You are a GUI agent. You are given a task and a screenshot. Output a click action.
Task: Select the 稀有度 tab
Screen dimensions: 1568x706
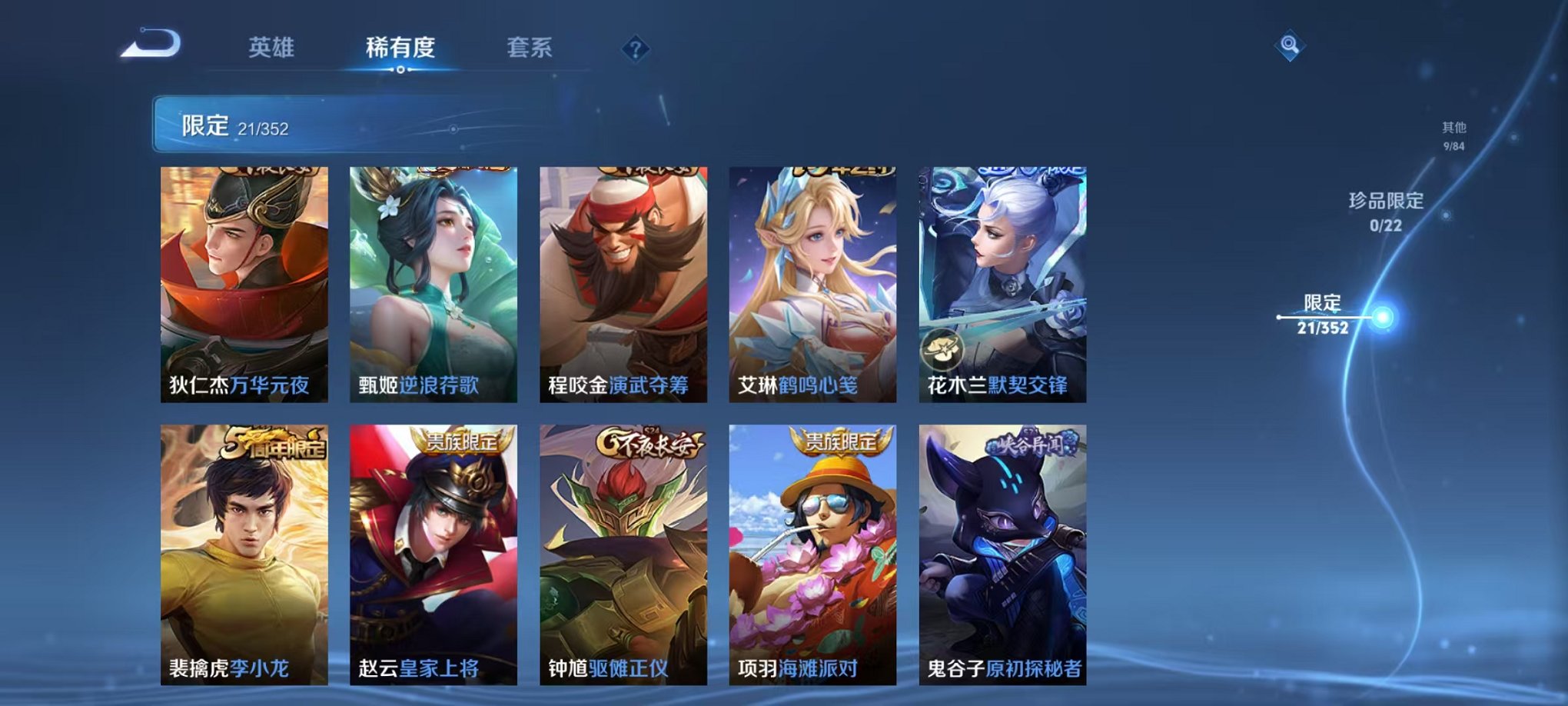pos(398,48)
